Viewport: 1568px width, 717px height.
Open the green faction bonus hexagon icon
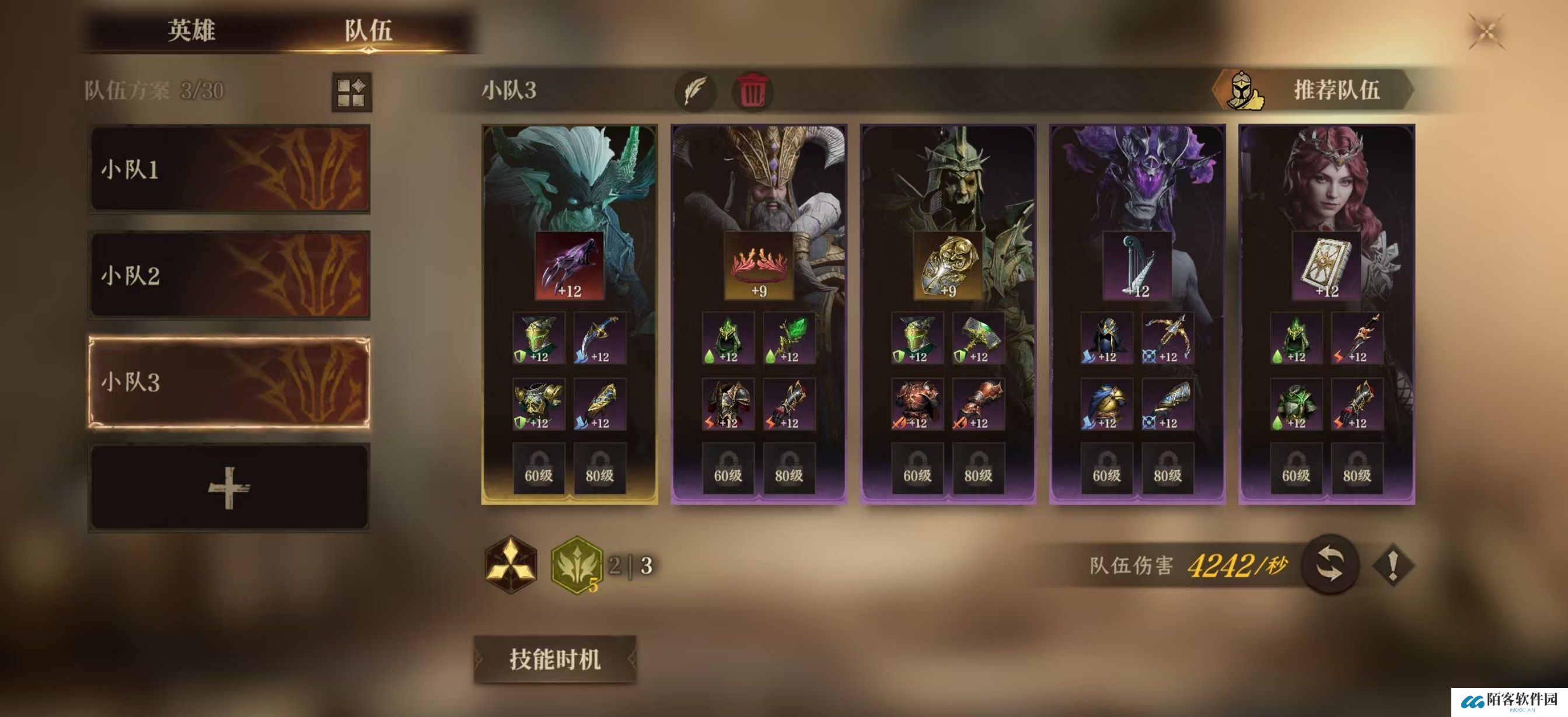pyautogui.click(x=576, y=564)
